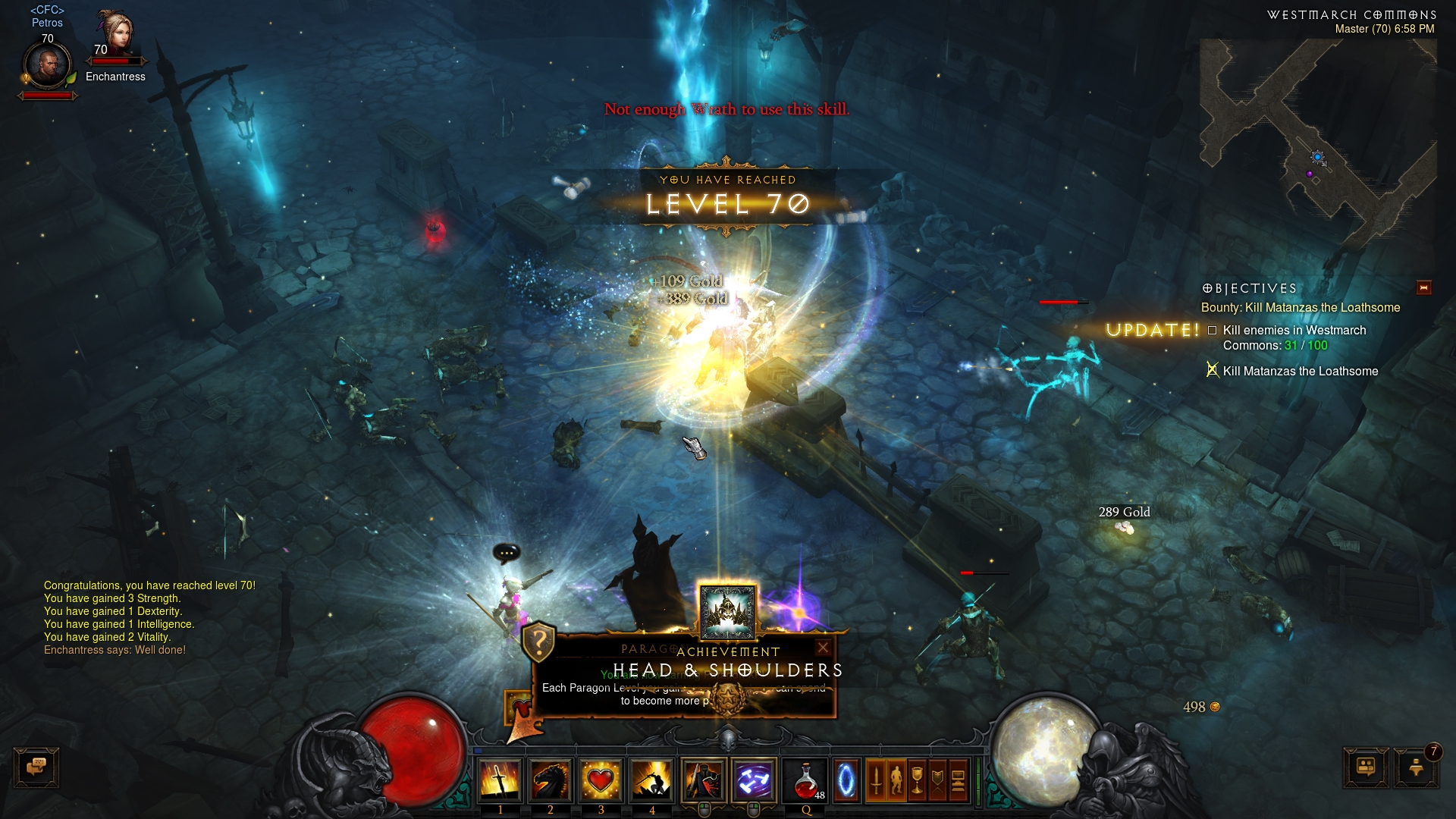The image size is (1456, 819).
Task: Select the knight slash left-mouse skill
Action: pos(704,780)
